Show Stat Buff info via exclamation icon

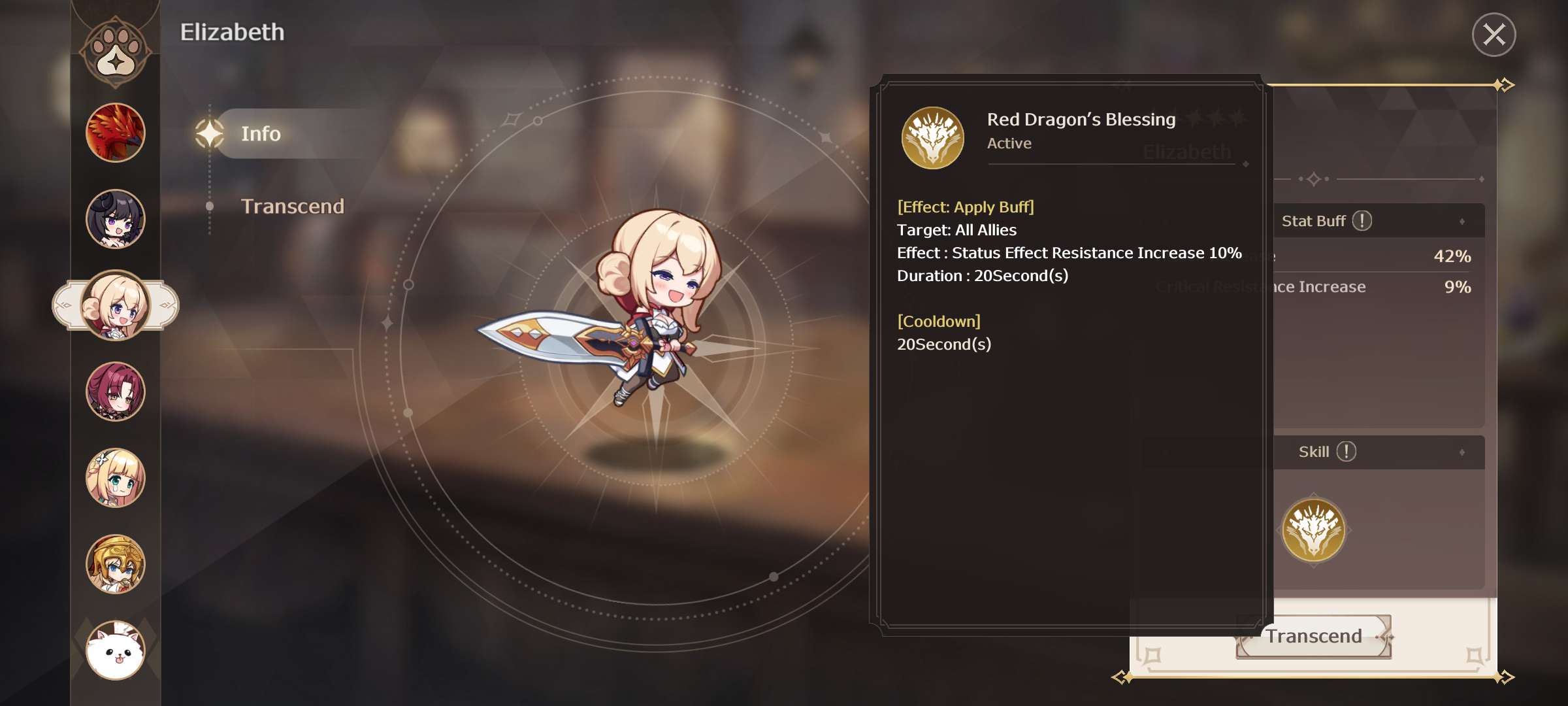point(1362,221)
